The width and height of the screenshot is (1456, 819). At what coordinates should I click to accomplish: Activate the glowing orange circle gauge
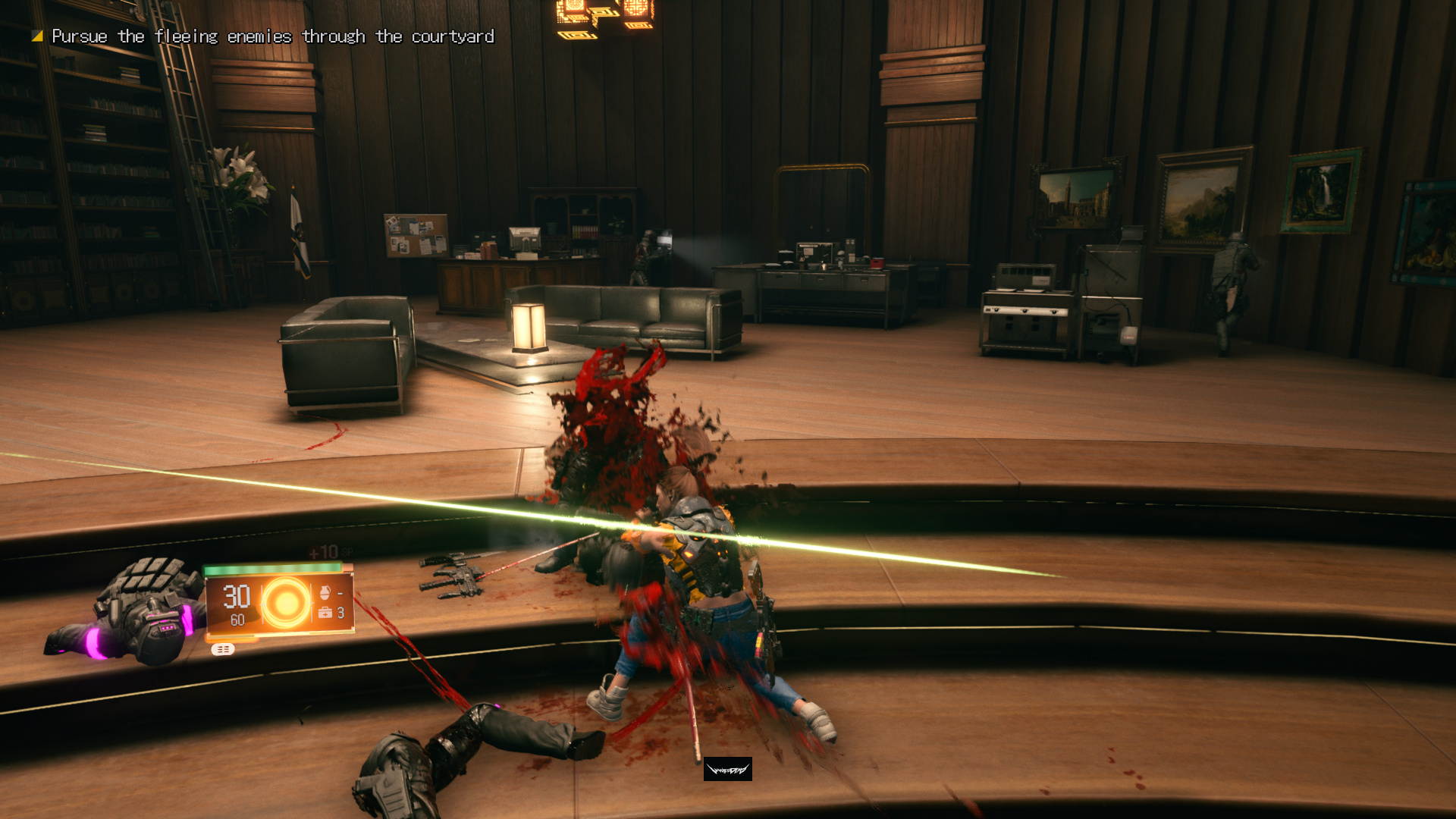coord(285,603)
